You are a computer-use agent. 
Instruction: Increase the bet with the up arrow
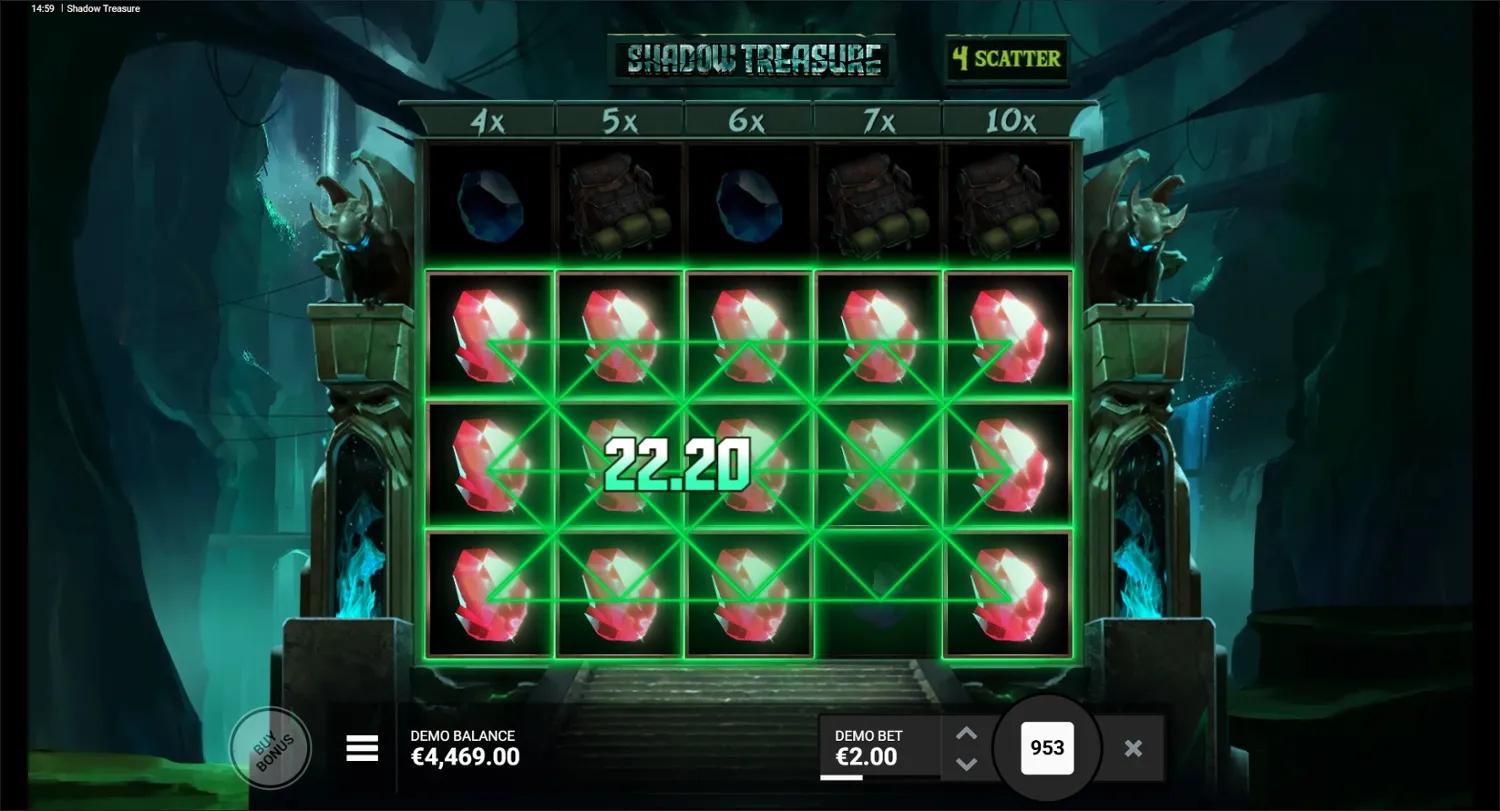pyautogui.click(x=965, y=733)
